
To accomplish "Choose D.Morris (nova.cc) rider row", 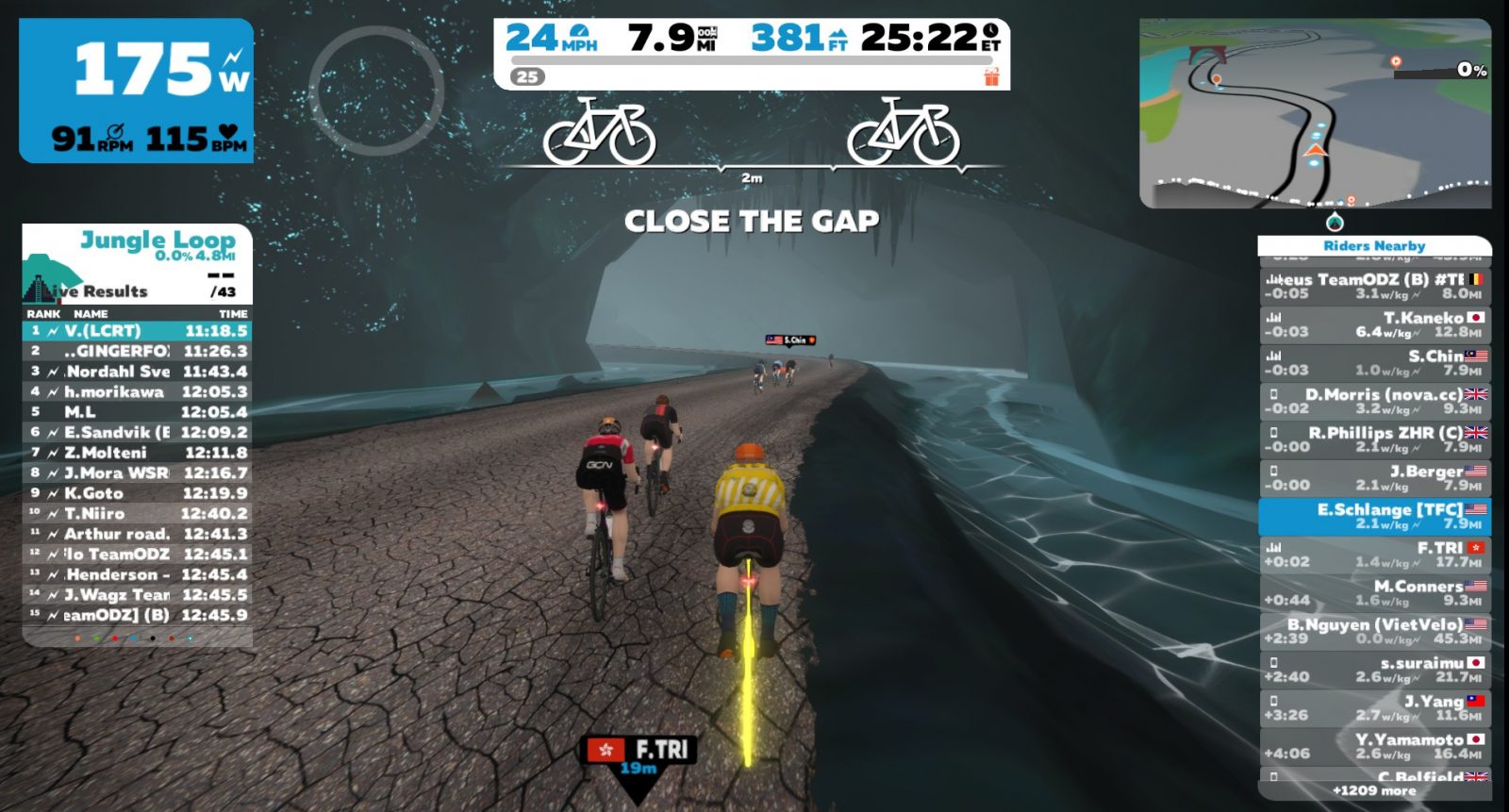I will [1374, 402].
